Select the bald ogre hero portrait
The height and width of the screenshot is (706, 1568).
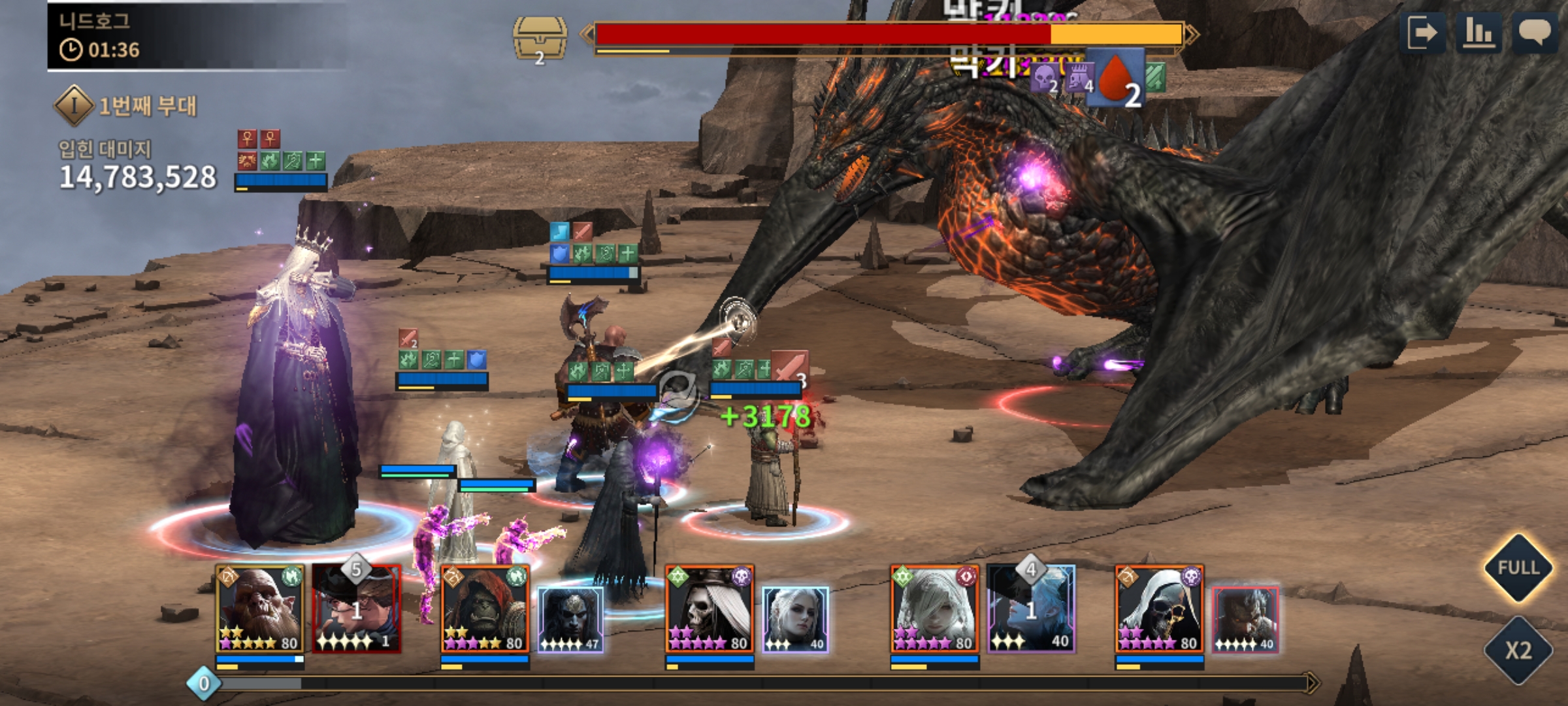click(x=260, y=609)
